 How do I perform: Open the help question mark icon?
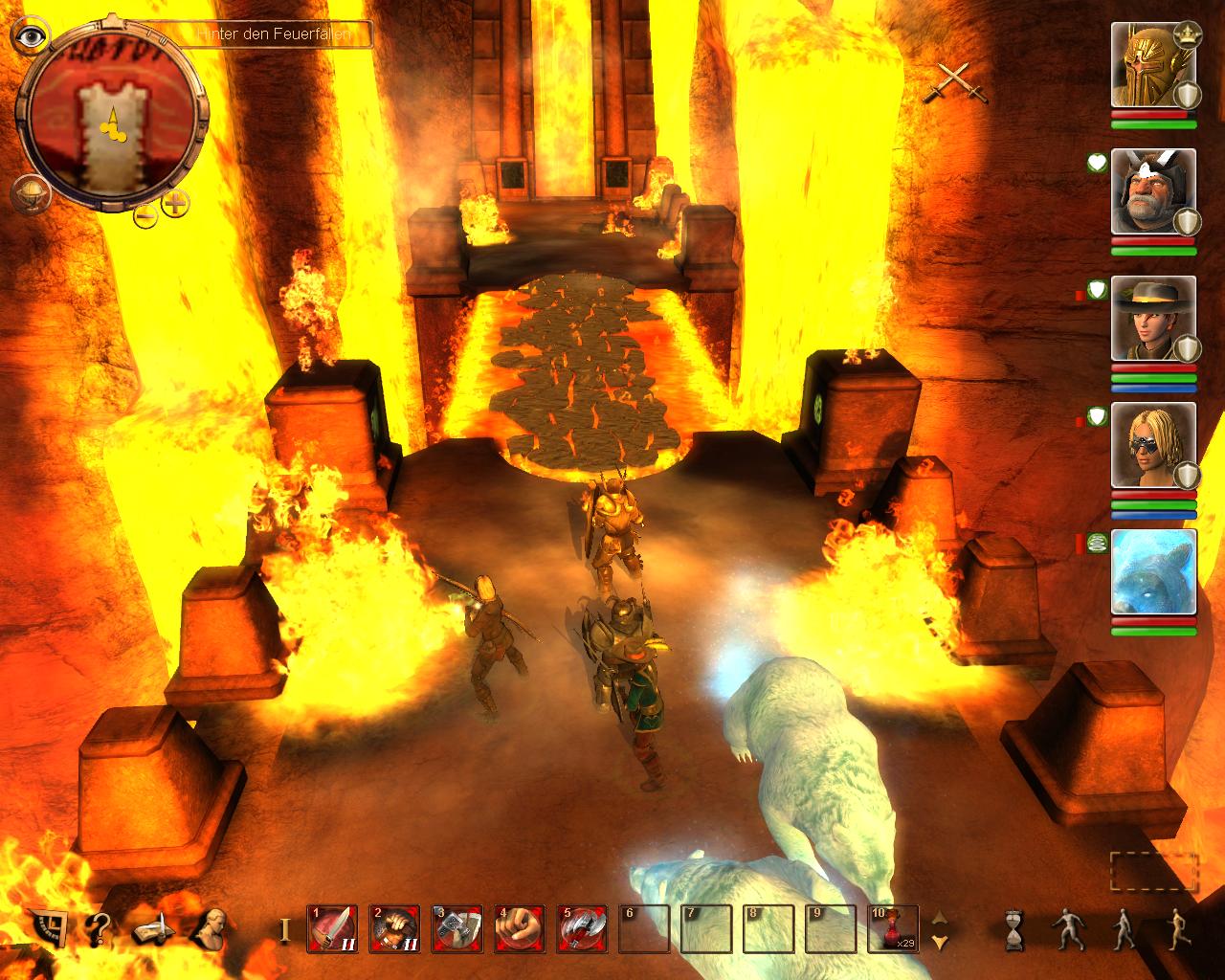(x=98, y=926)
